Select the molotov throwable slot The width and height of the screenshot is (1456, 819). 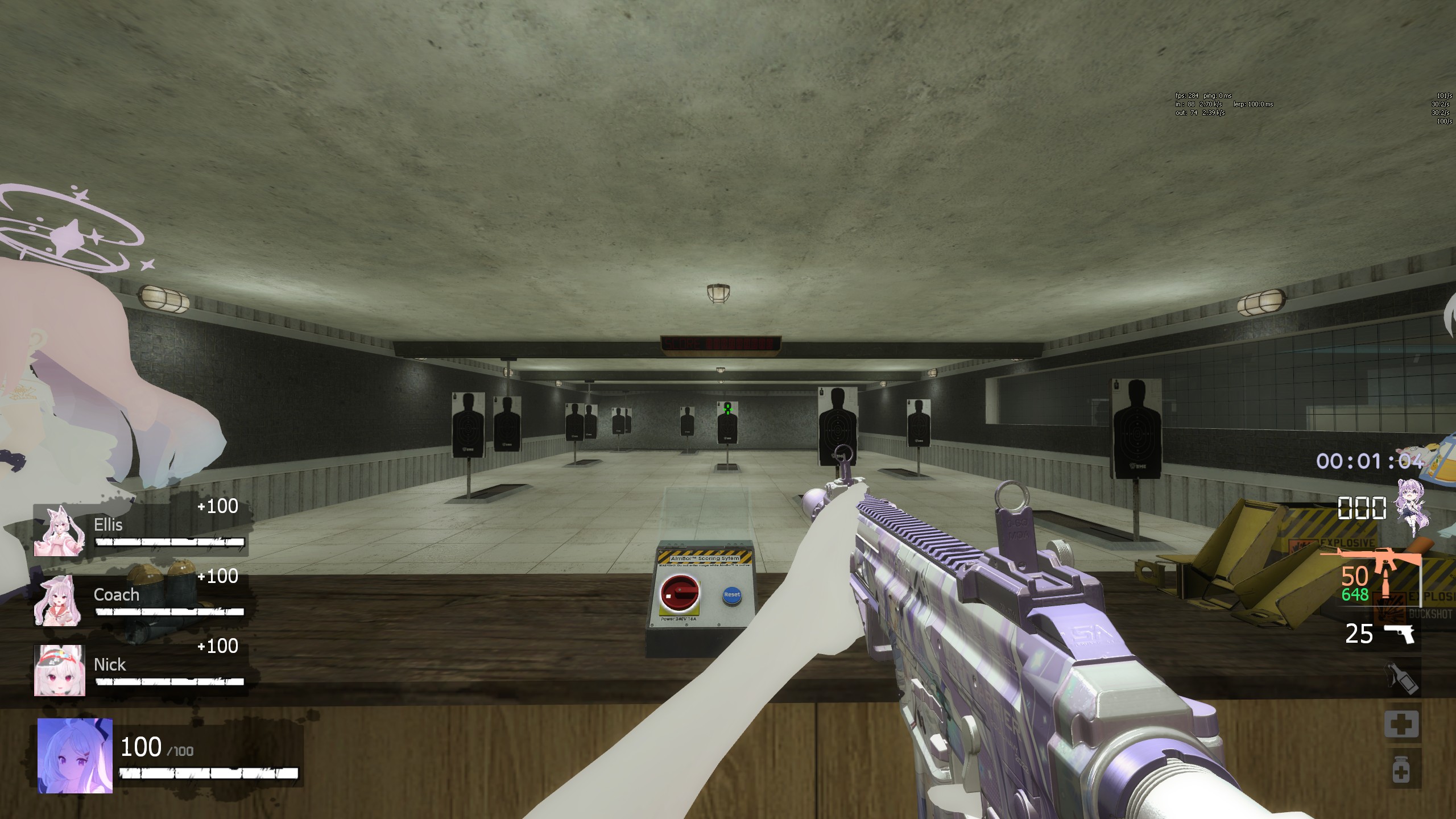pyautogui.click(x=1401, y=679)
